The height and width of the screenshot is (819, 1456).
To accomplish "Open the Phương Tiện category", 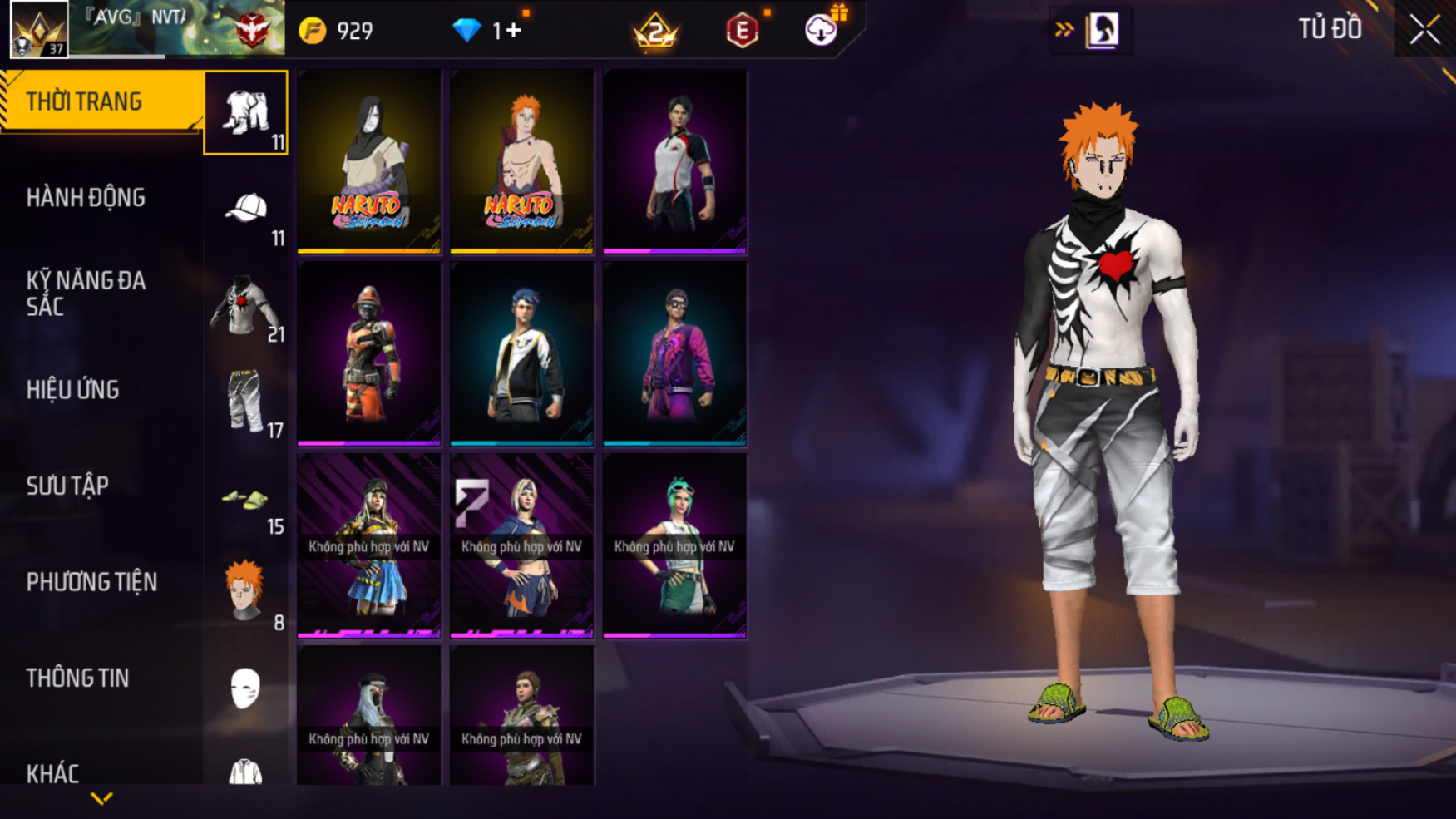I will [91, 582].
